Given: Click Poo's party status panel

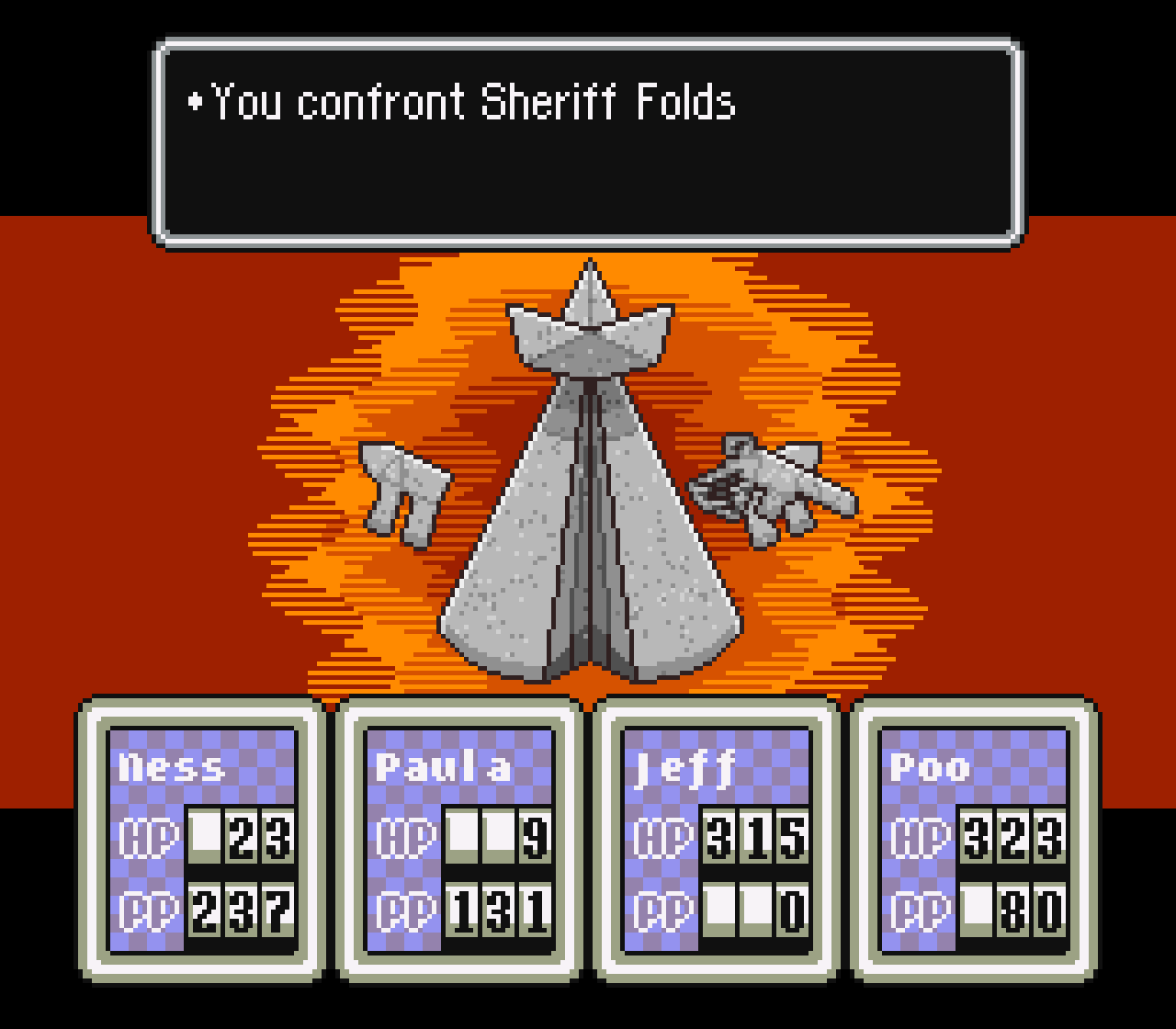Looking at the screenshot, I should click(974, 839).
